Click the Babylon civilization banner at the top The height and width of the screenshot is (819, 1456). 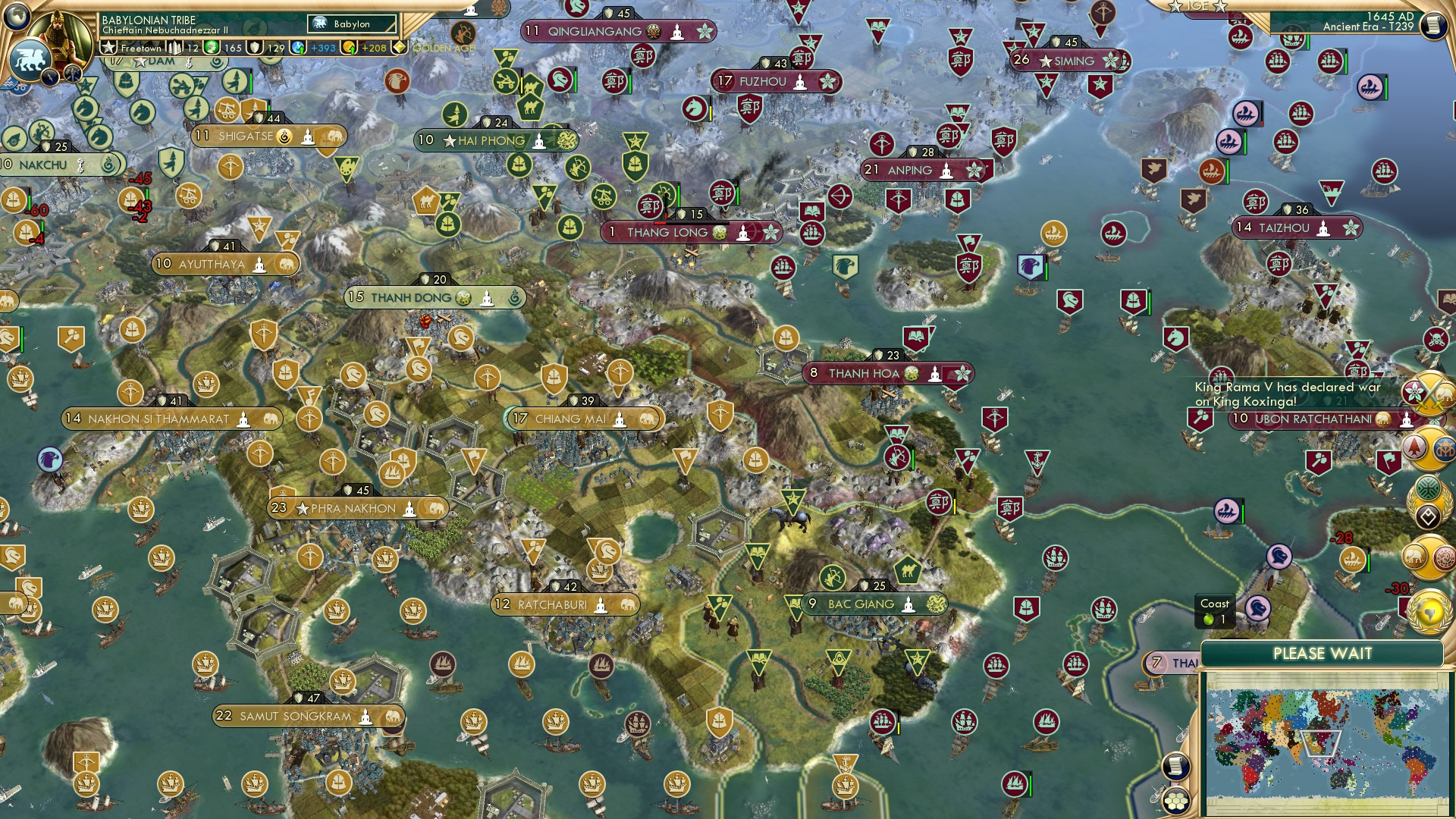[x=353, y=24]
